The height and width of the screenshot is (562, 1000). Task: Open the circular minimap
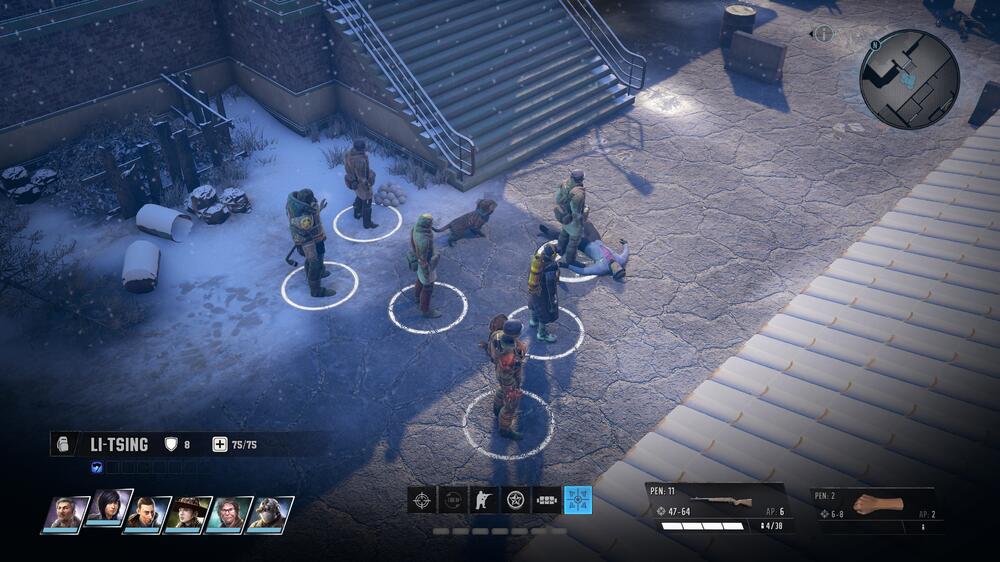(909, 79)
